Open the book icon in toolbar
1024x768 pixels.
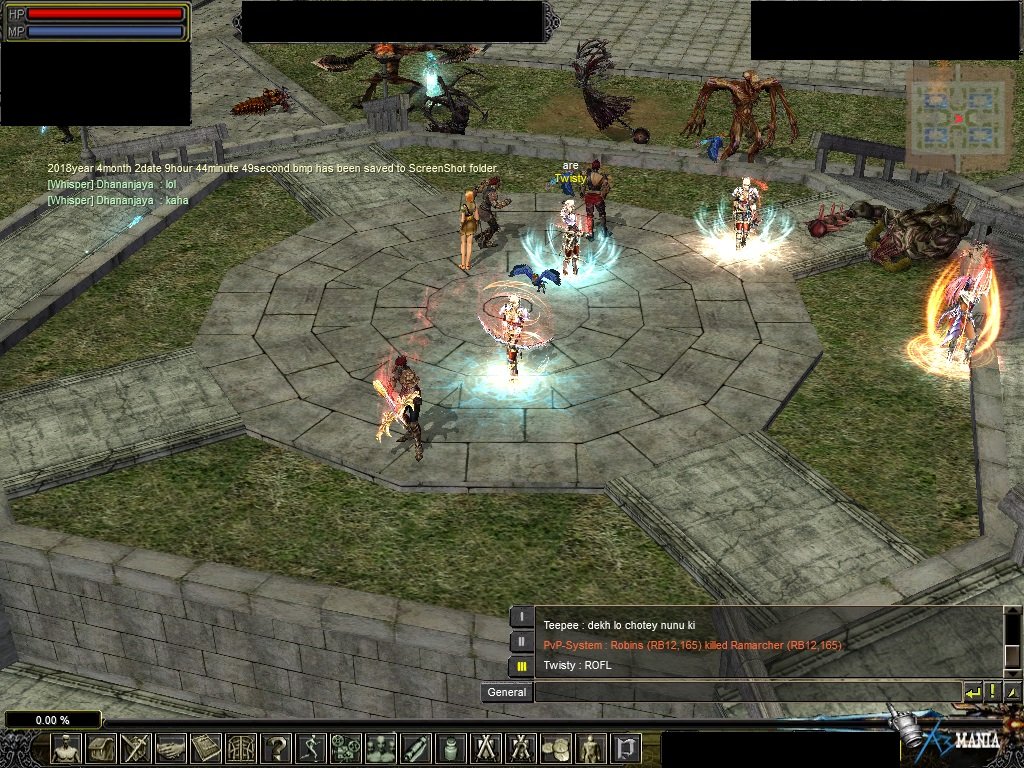[x=206, y=748]
